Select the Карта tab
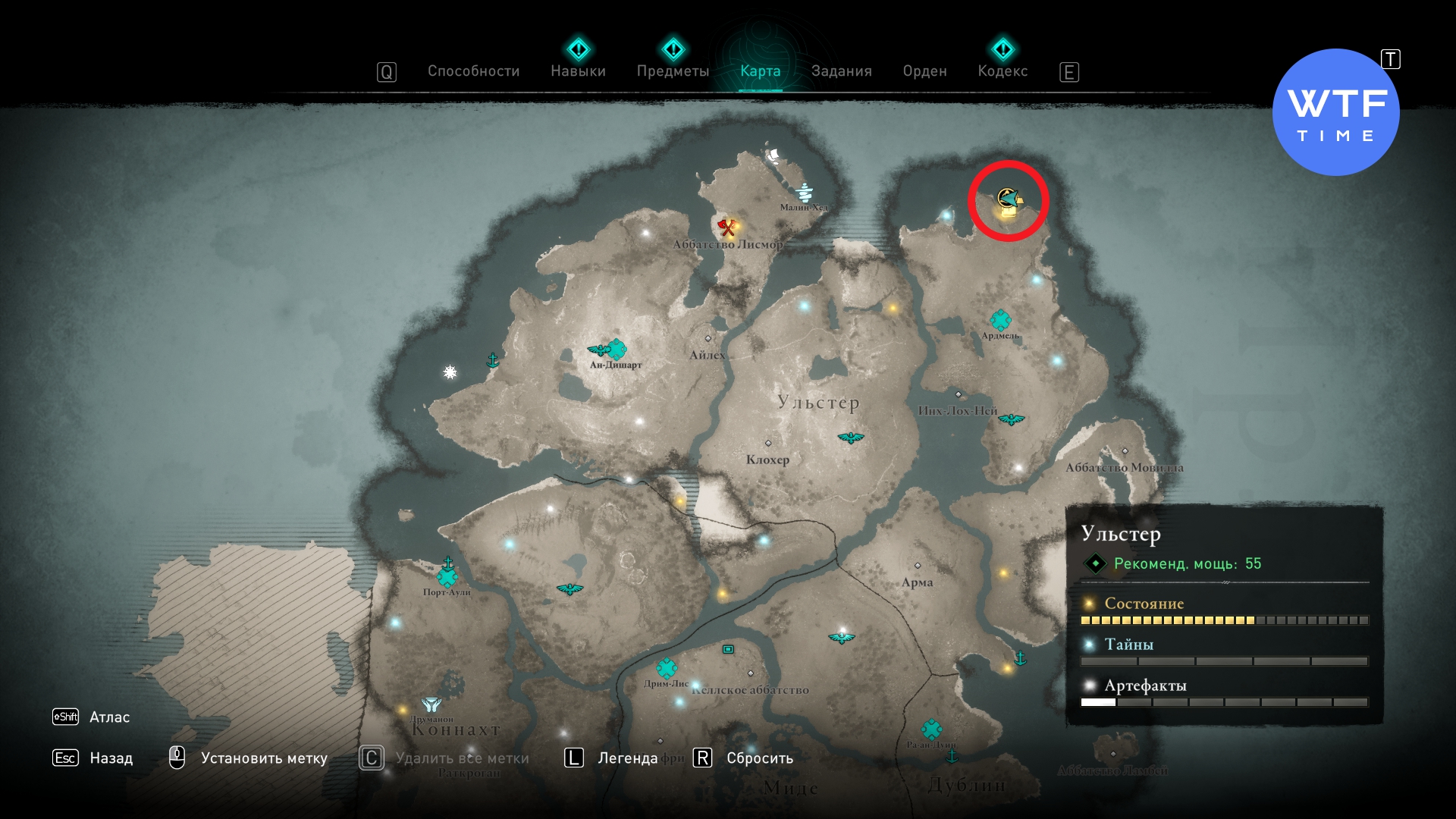The image size is (1456, 819). coord(760,71)
